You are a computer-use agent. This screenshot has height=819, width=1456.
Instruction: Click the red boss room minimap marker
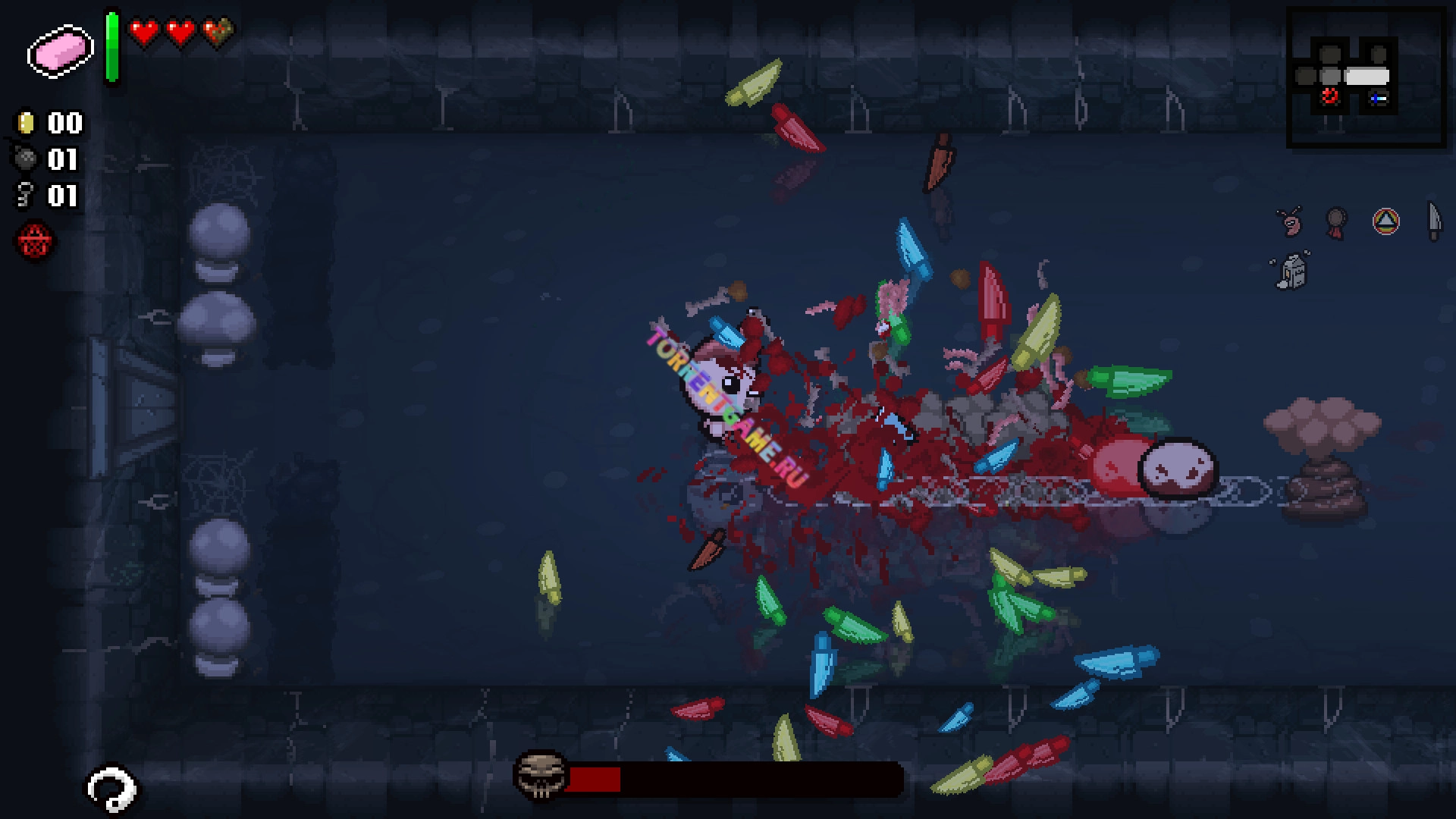1329,96
